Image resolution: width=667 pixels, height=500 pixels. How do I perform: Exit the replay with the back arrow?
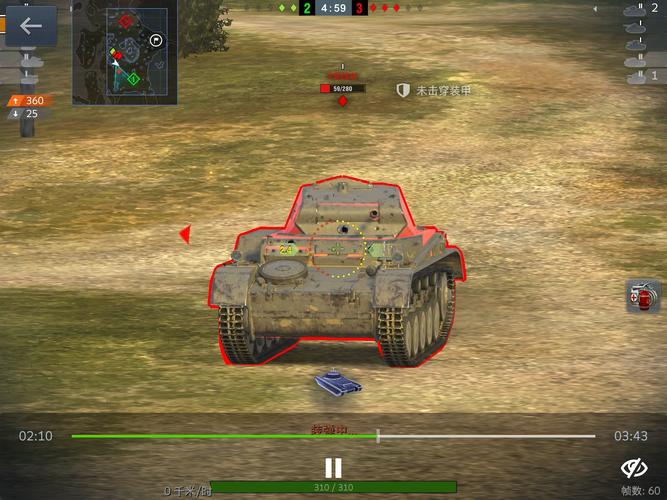pyautogui.click(x=31, y=26)
